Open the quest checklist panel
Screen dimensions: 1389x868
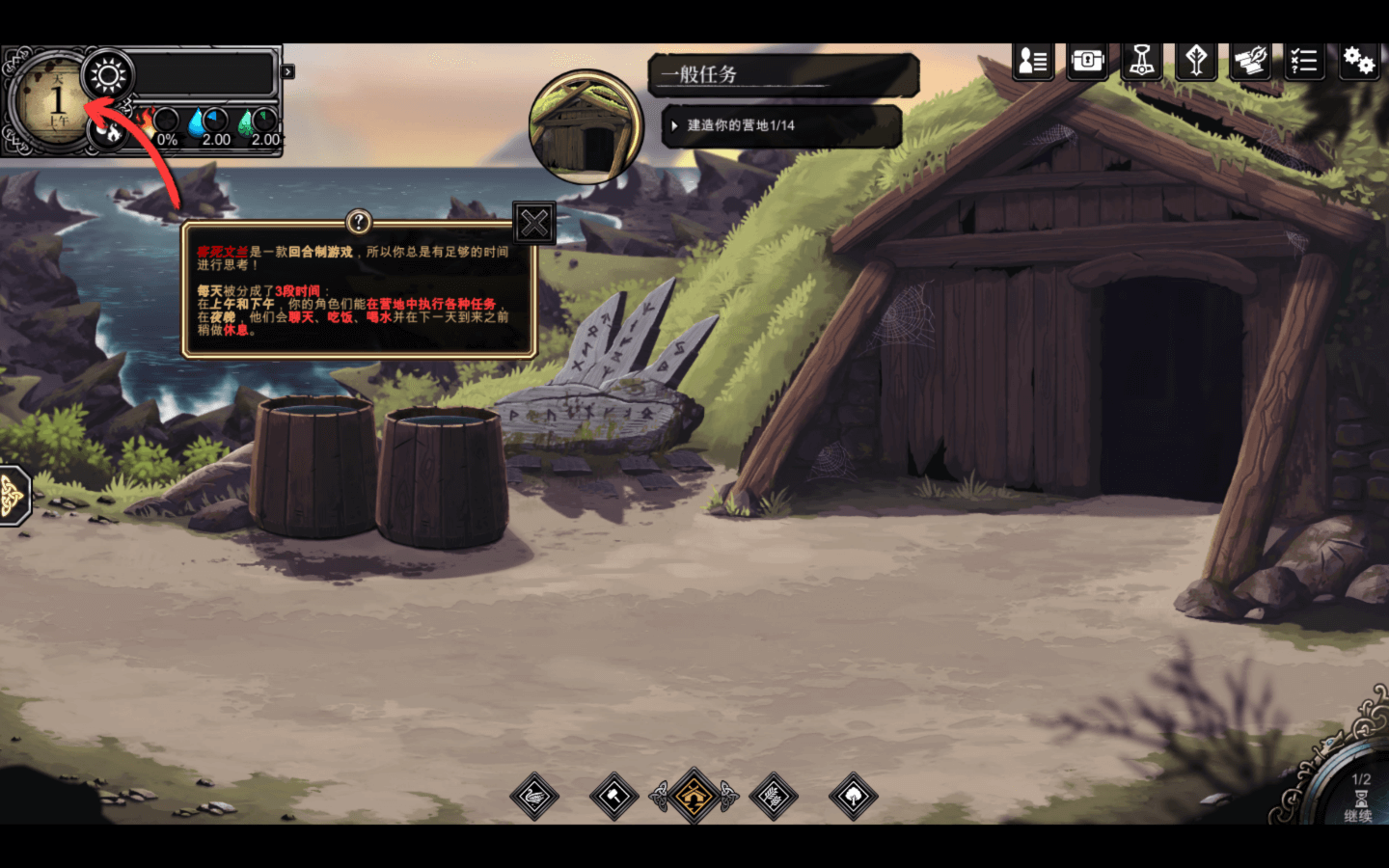tap(1304, 61)
